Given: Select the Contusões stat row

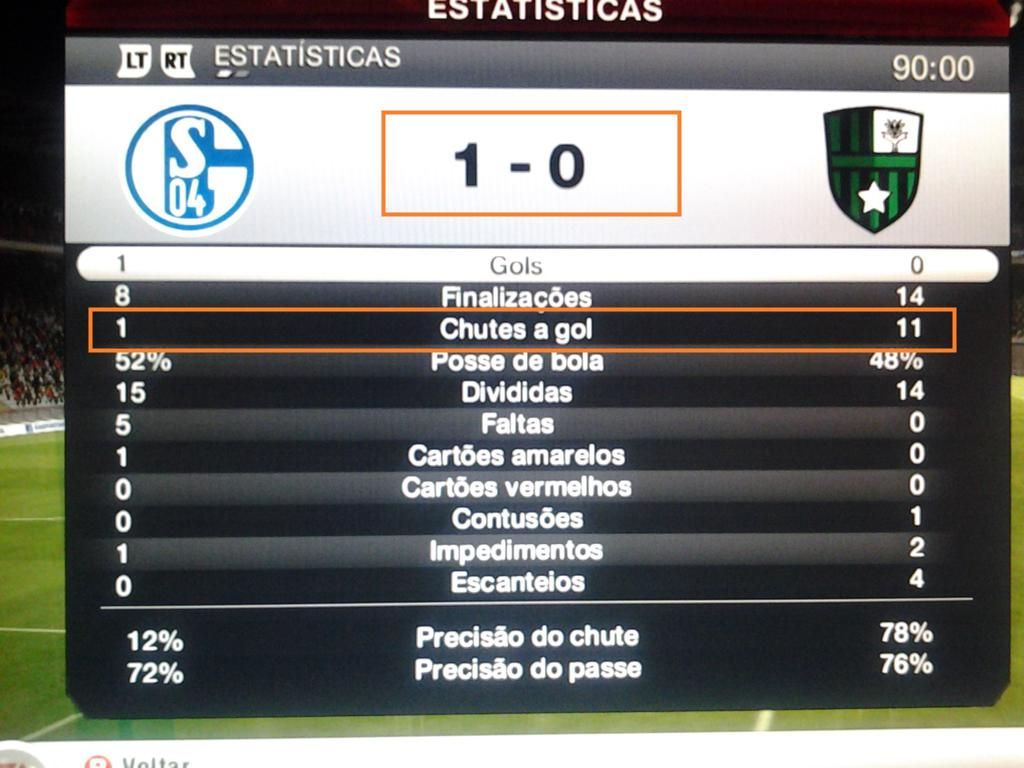Looking at the screenshot, I should [517, 519].
